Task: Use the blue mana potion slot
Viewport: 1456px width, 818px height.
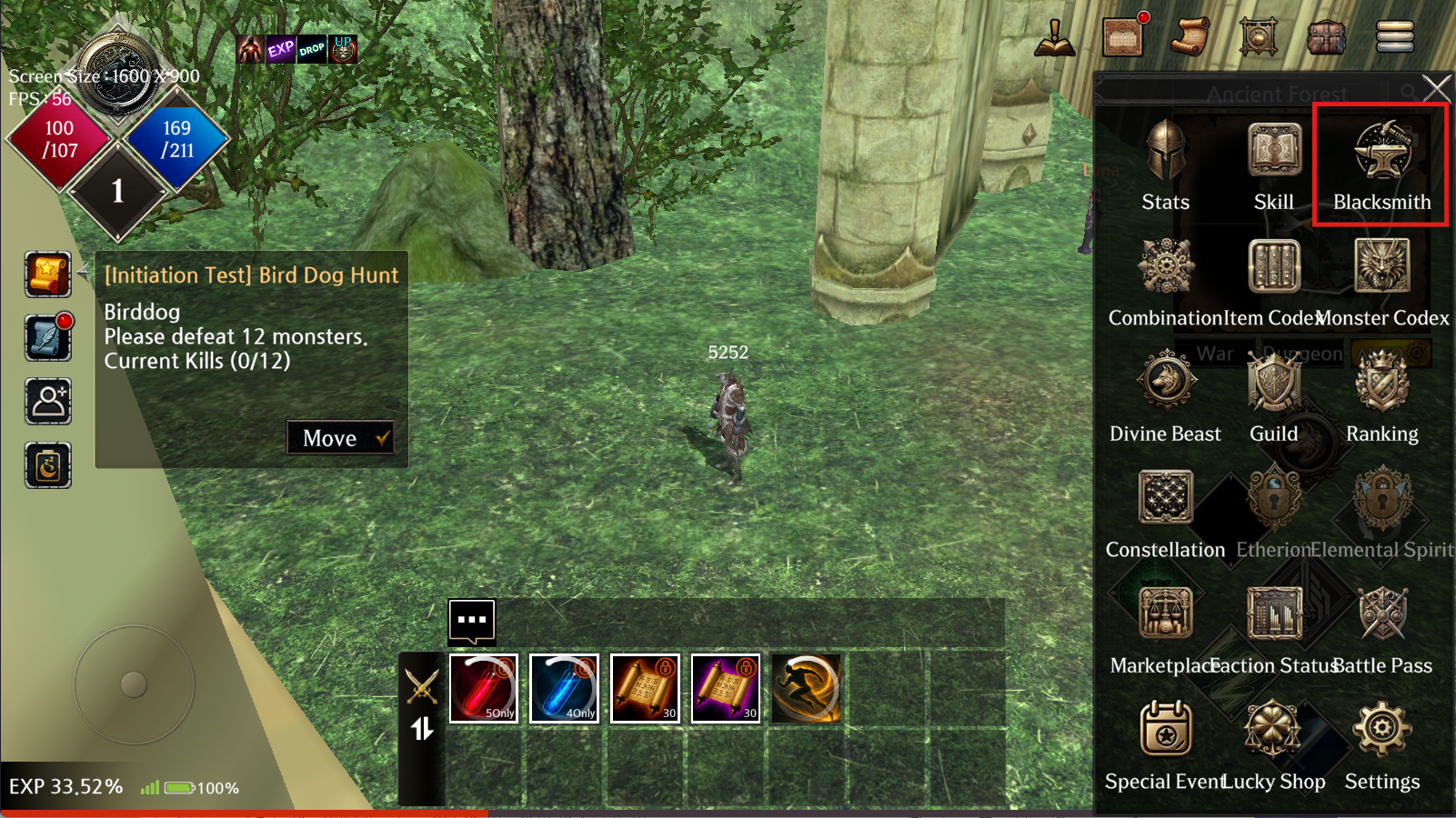Action: pos(565,688)
